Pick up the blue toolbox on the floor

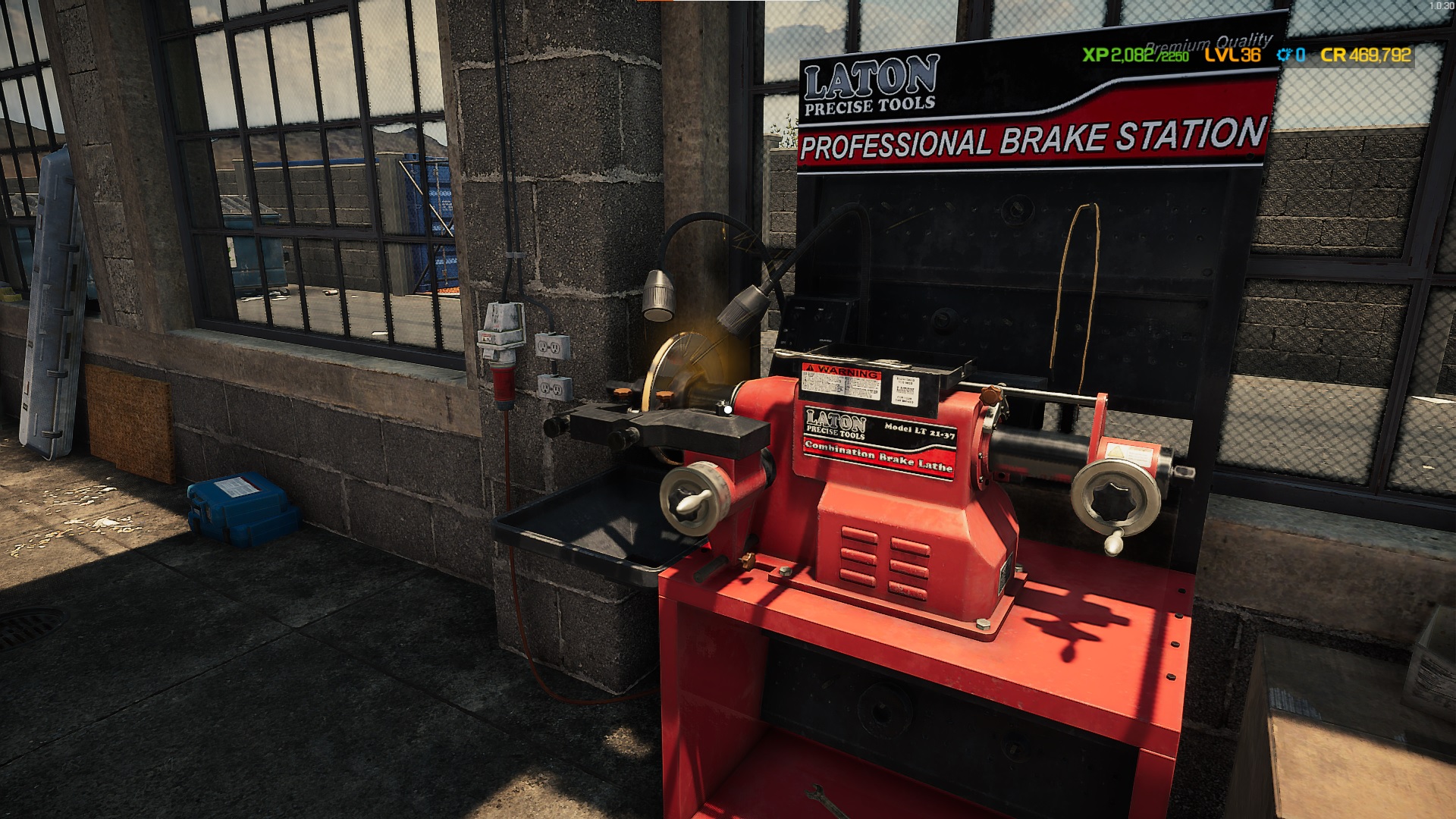[239, 504]
